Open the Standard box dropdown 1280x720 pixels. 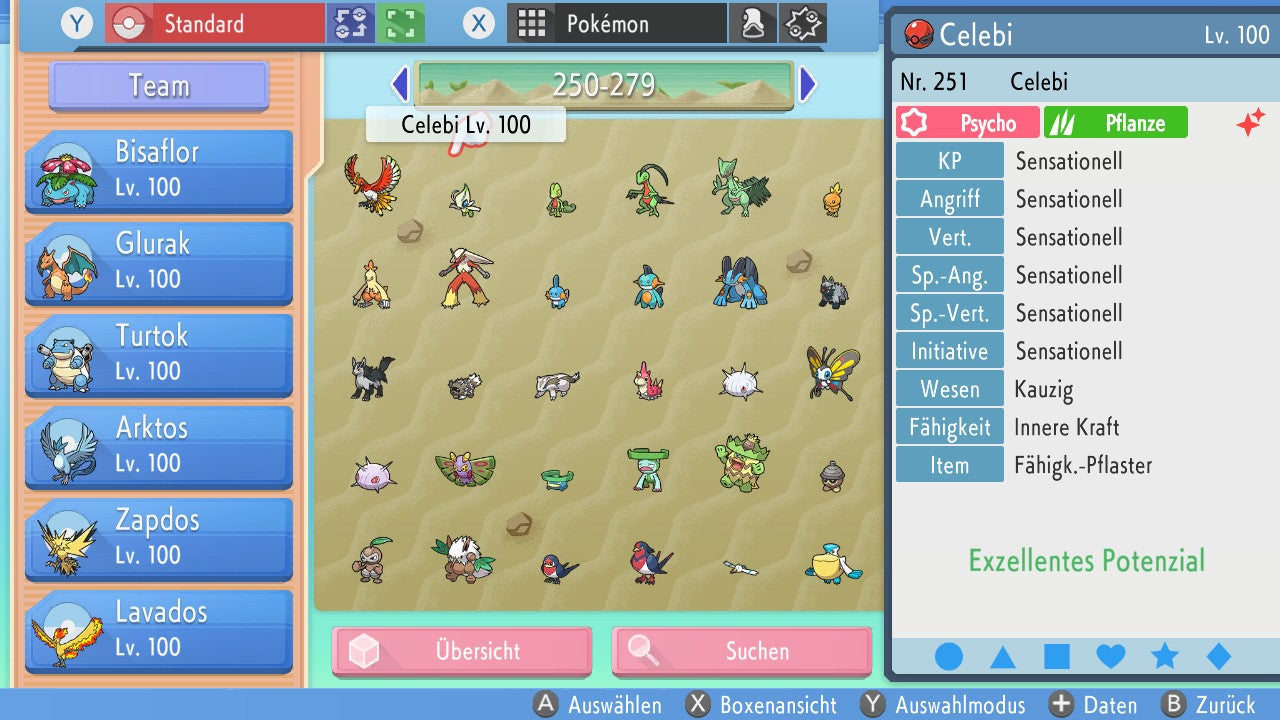pos(213,23)
